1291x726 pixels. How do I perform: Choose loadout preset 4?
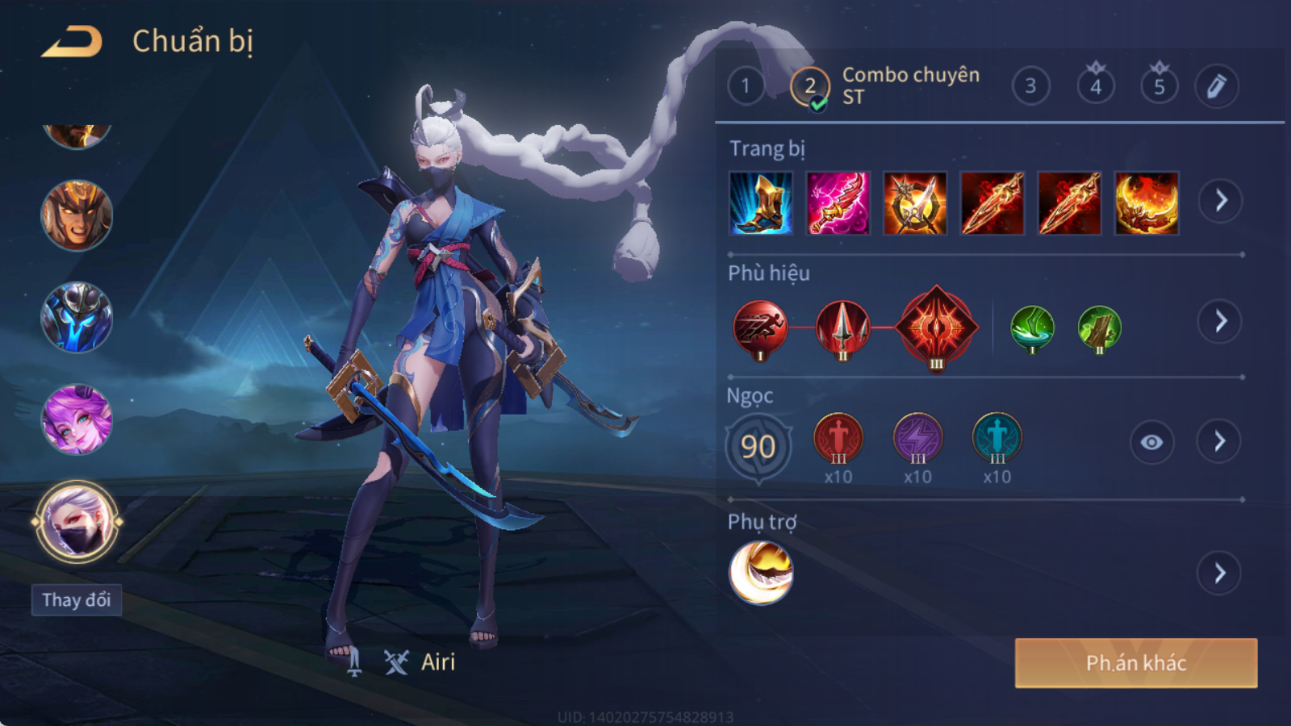[x=1095, y=87]
